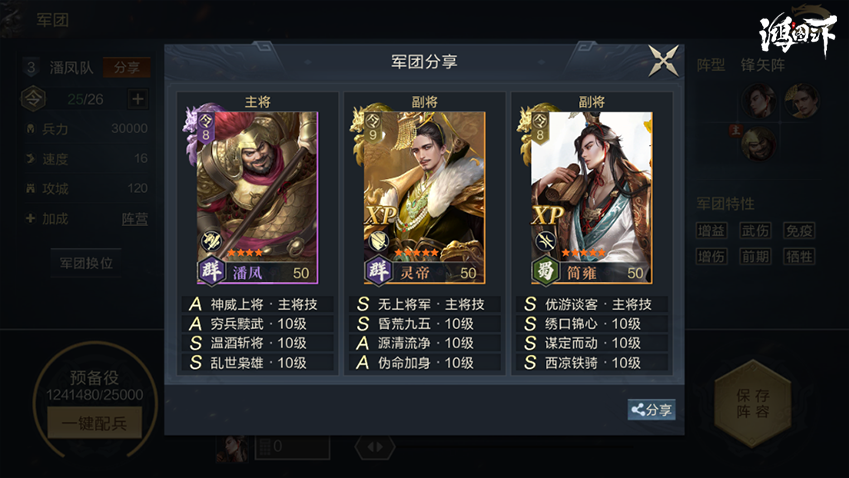View the 无上将军 main general skill
This screenshot has width=849, height=478.
(424, 305)
